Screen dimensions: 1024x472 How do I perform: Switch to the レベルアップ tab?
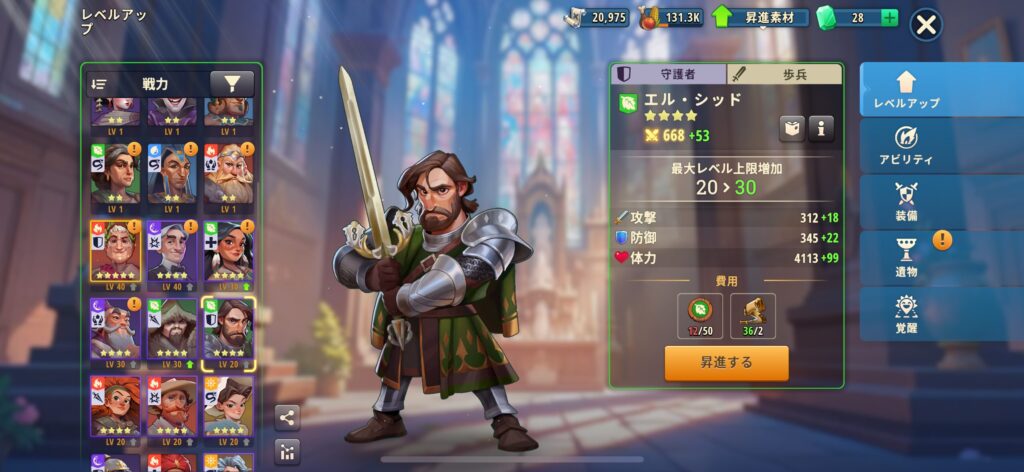click(906, 89)
